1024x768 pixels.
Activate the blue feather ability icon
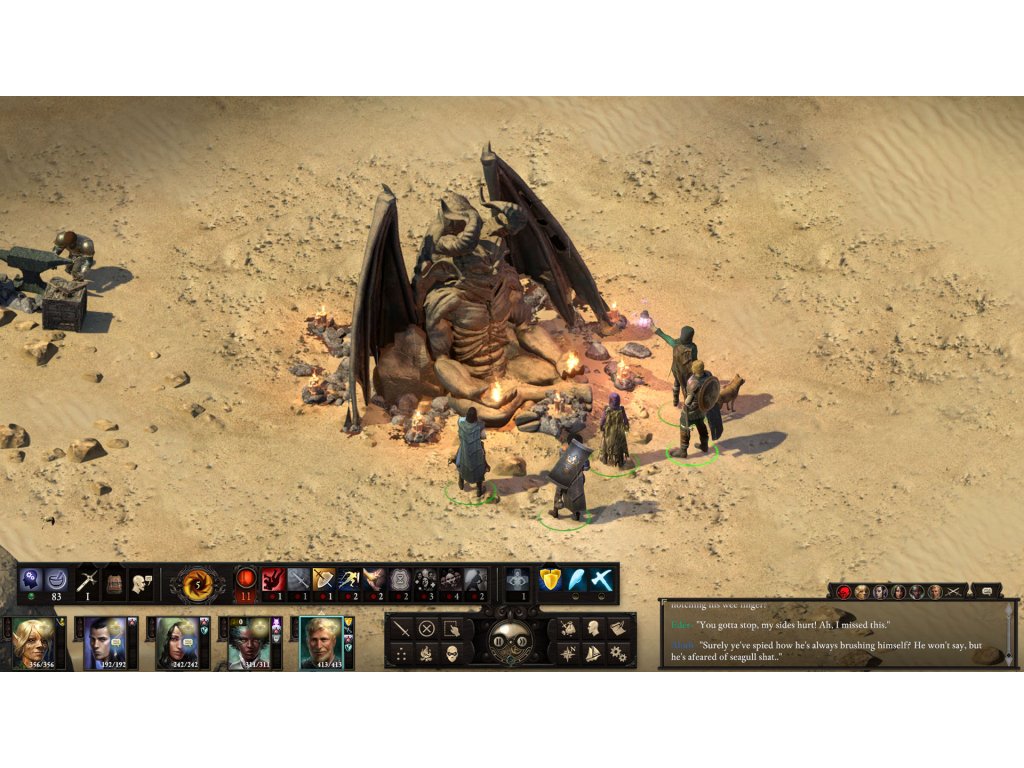pos(575,579)
